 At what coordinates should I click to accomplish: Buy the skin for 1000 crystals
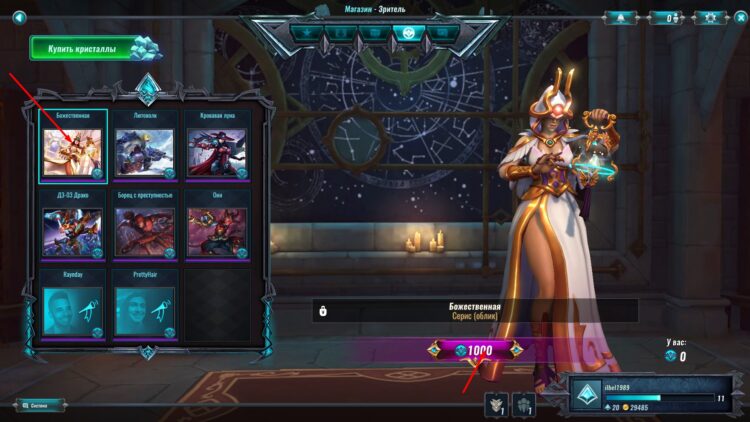(475, 350)
